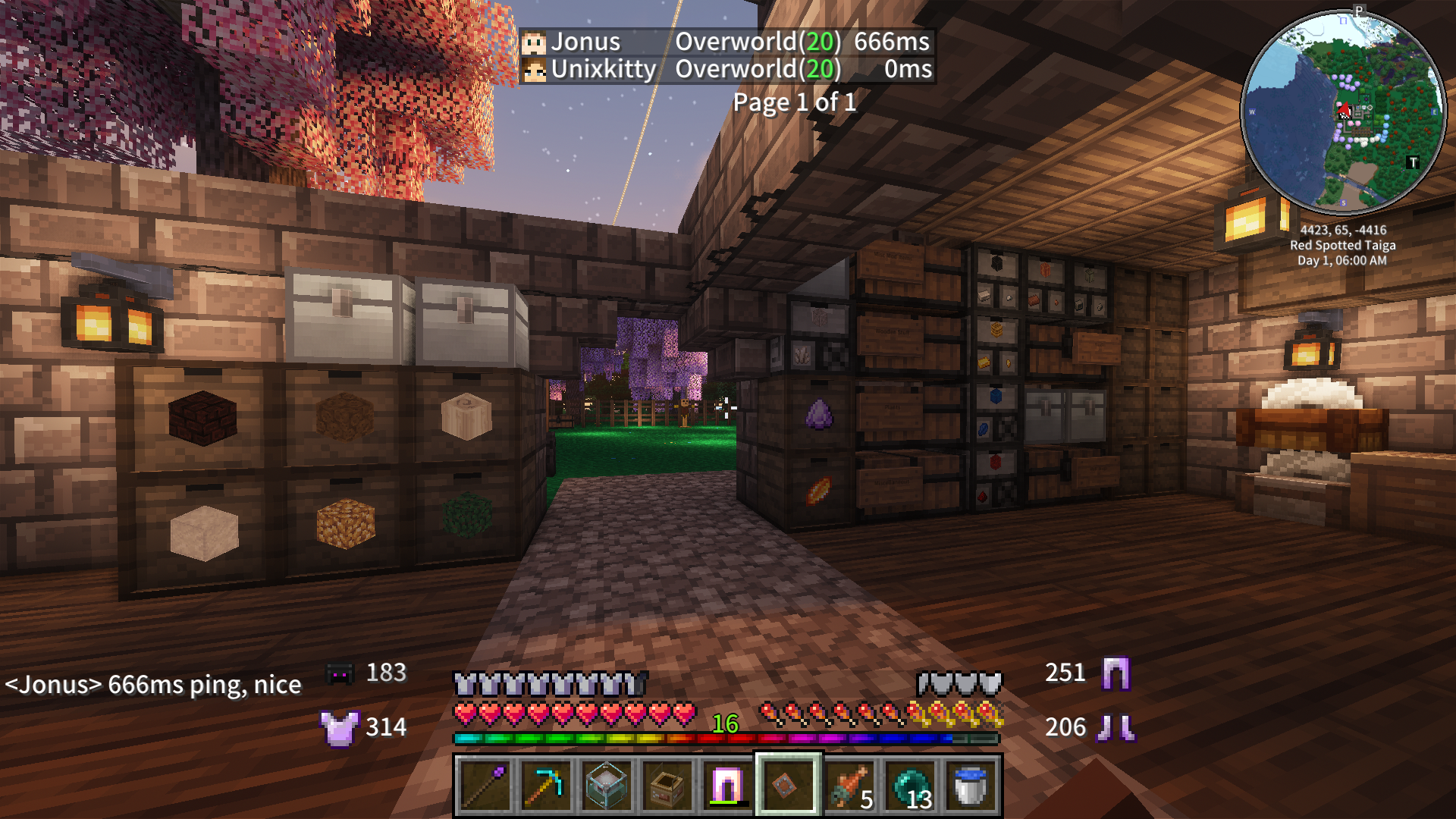Select the purple-tipped staff hotbar slot

[485, 786]
